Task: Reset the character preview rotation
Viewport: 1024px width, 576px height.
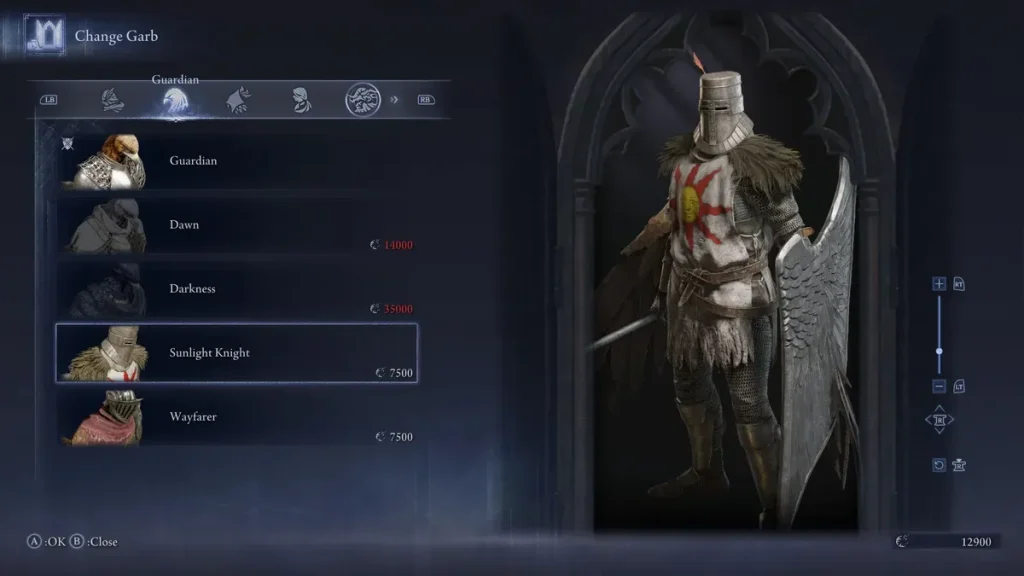Action: (939, 465)
